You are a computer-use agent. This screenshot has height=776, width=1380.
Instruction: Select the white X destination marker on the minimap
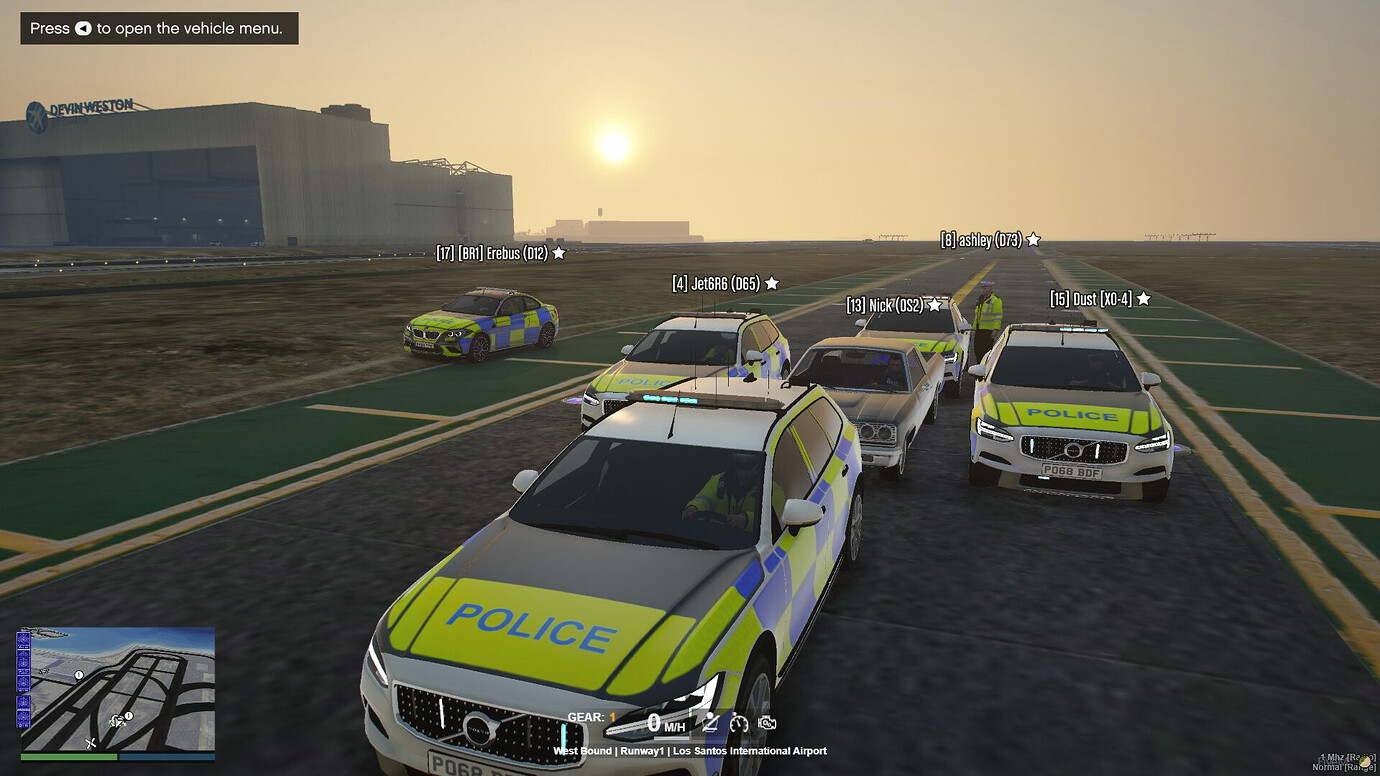(x=90, y=743)
